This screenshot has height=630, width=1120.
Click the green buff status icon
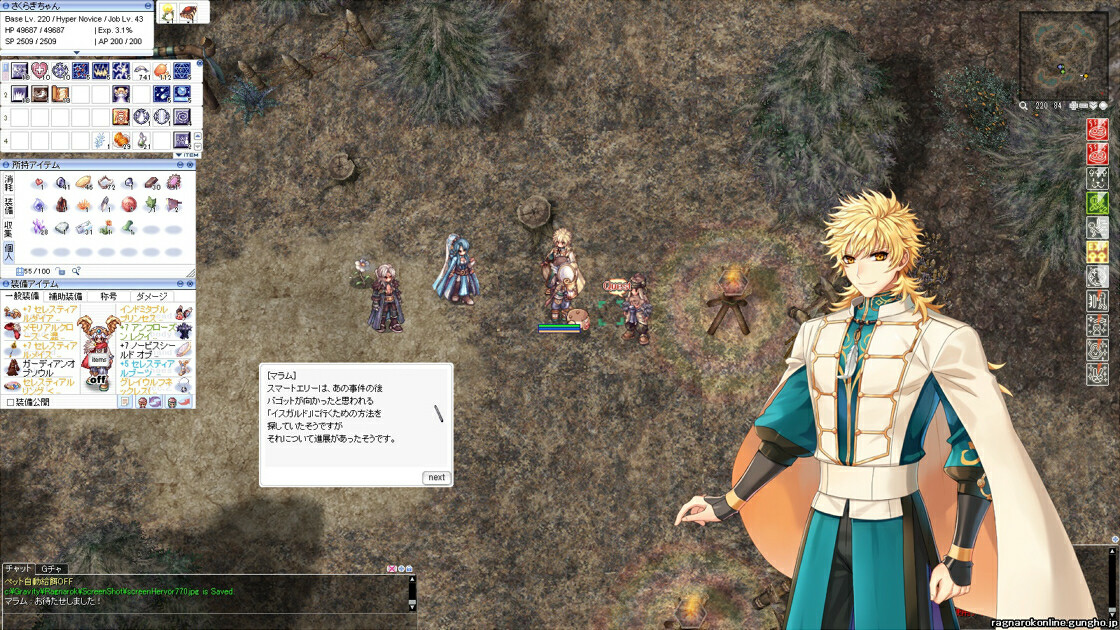[1097, 203]
